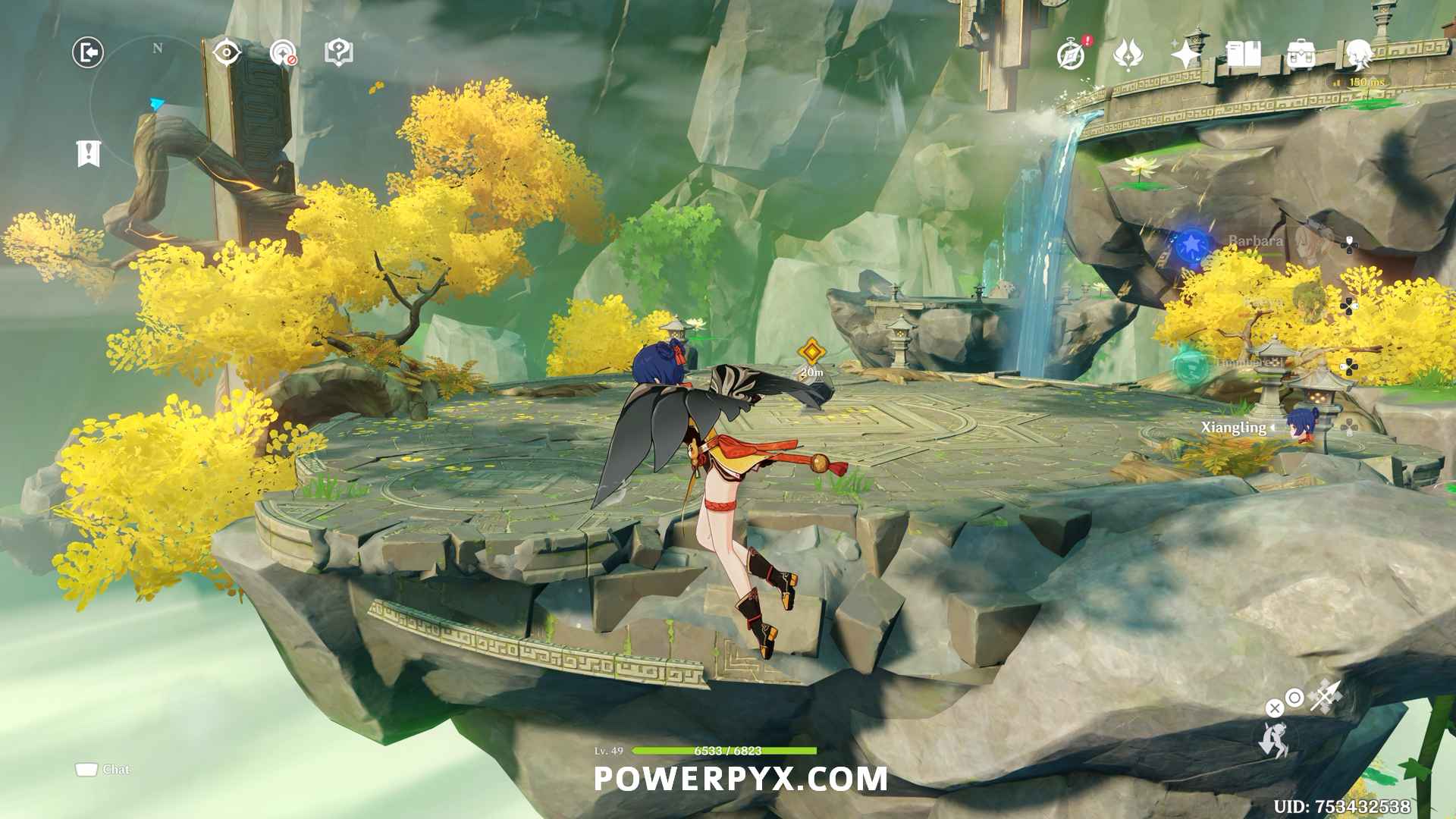1456x819 pixels.
Task: Click the yellow diamond objective marker
Action: click(812, 352)
